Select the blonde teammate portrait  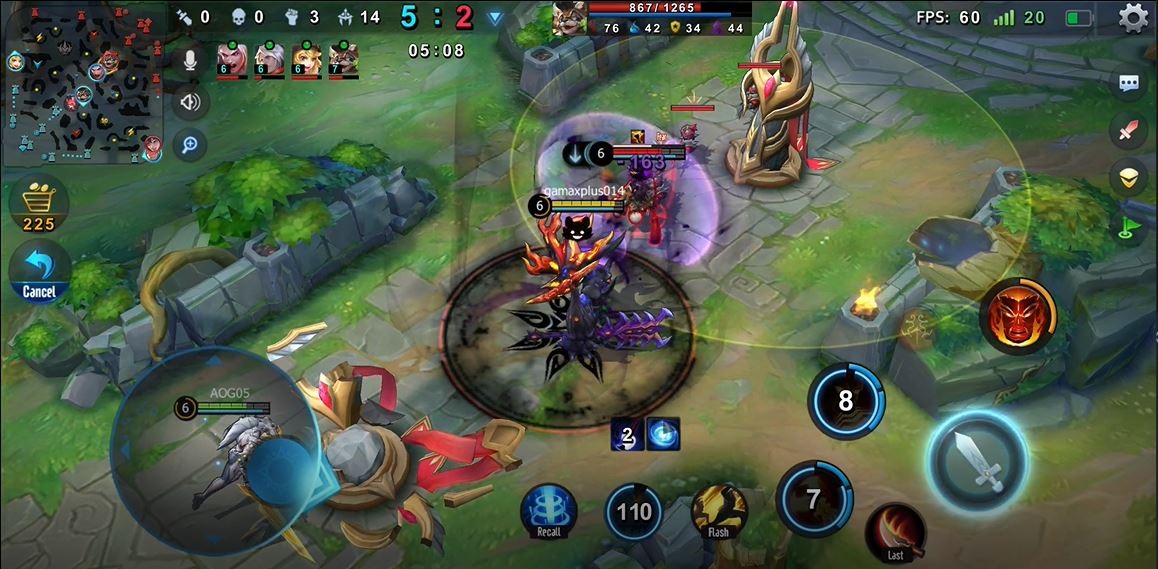(306, 59)
